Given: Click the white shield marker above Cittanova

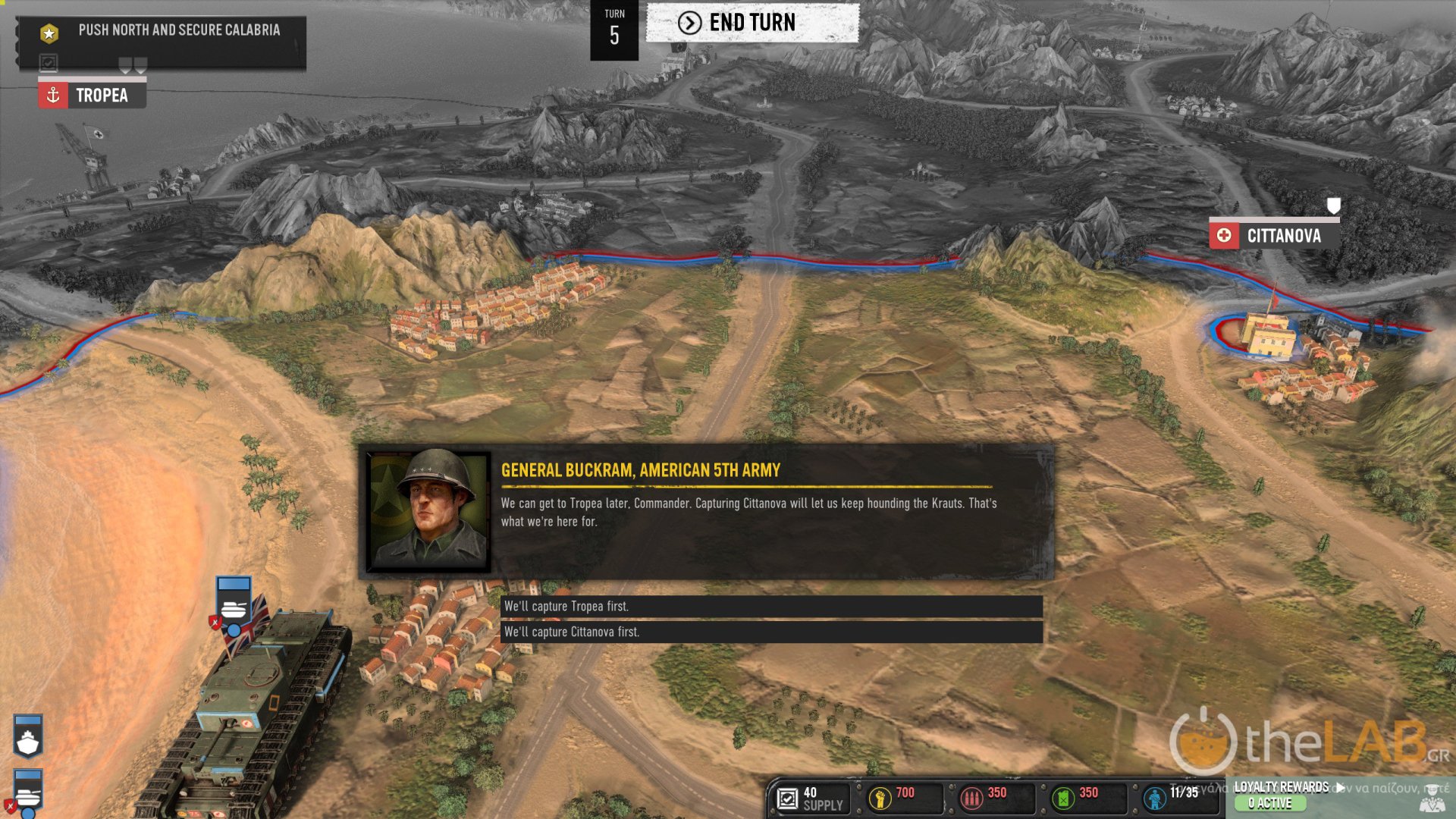Looking at the screenshot, I should point(1334,205).
